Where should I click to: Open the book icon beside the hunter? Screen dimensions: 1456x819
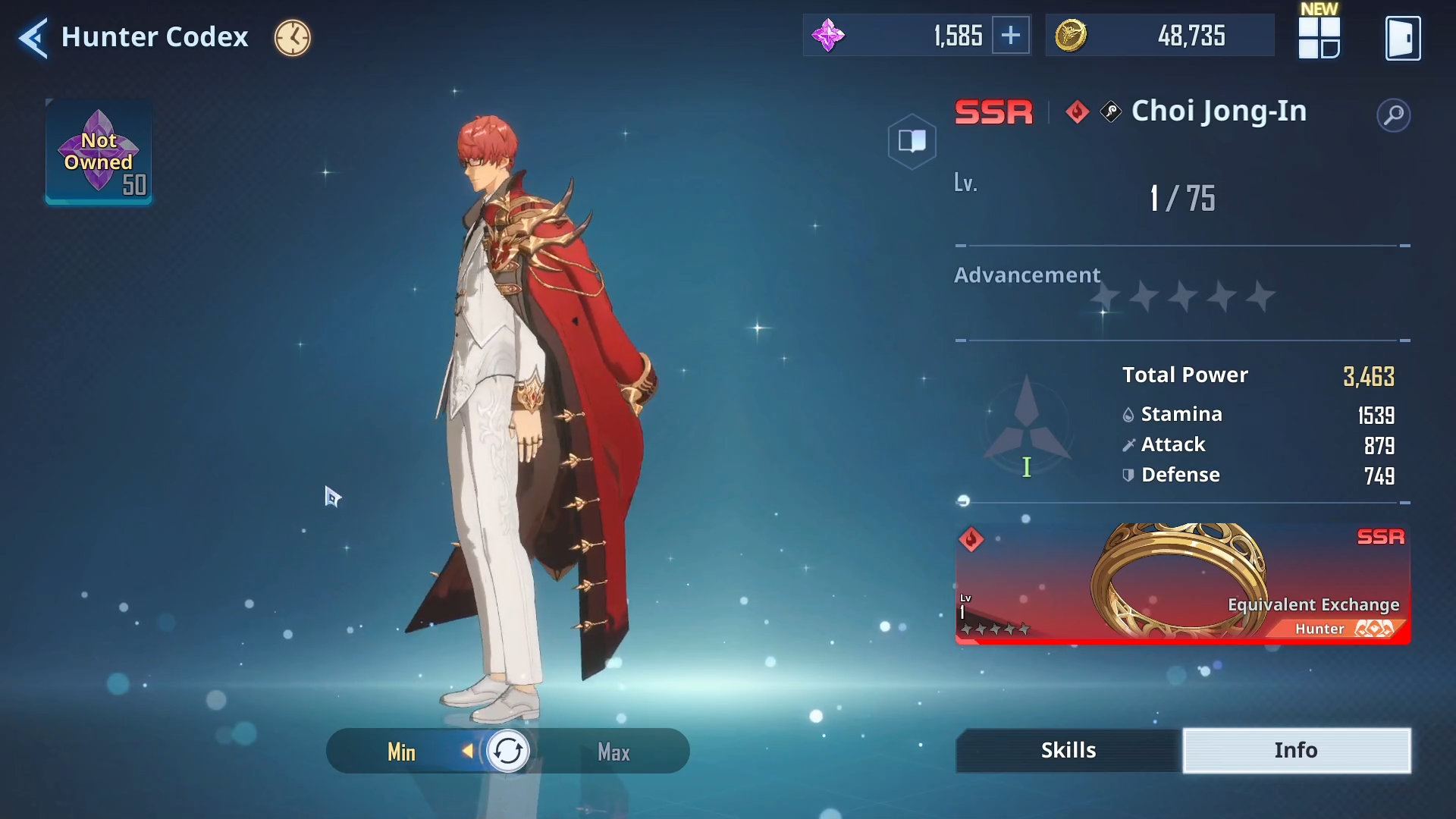pyautogui.click(x=912, y=141)
